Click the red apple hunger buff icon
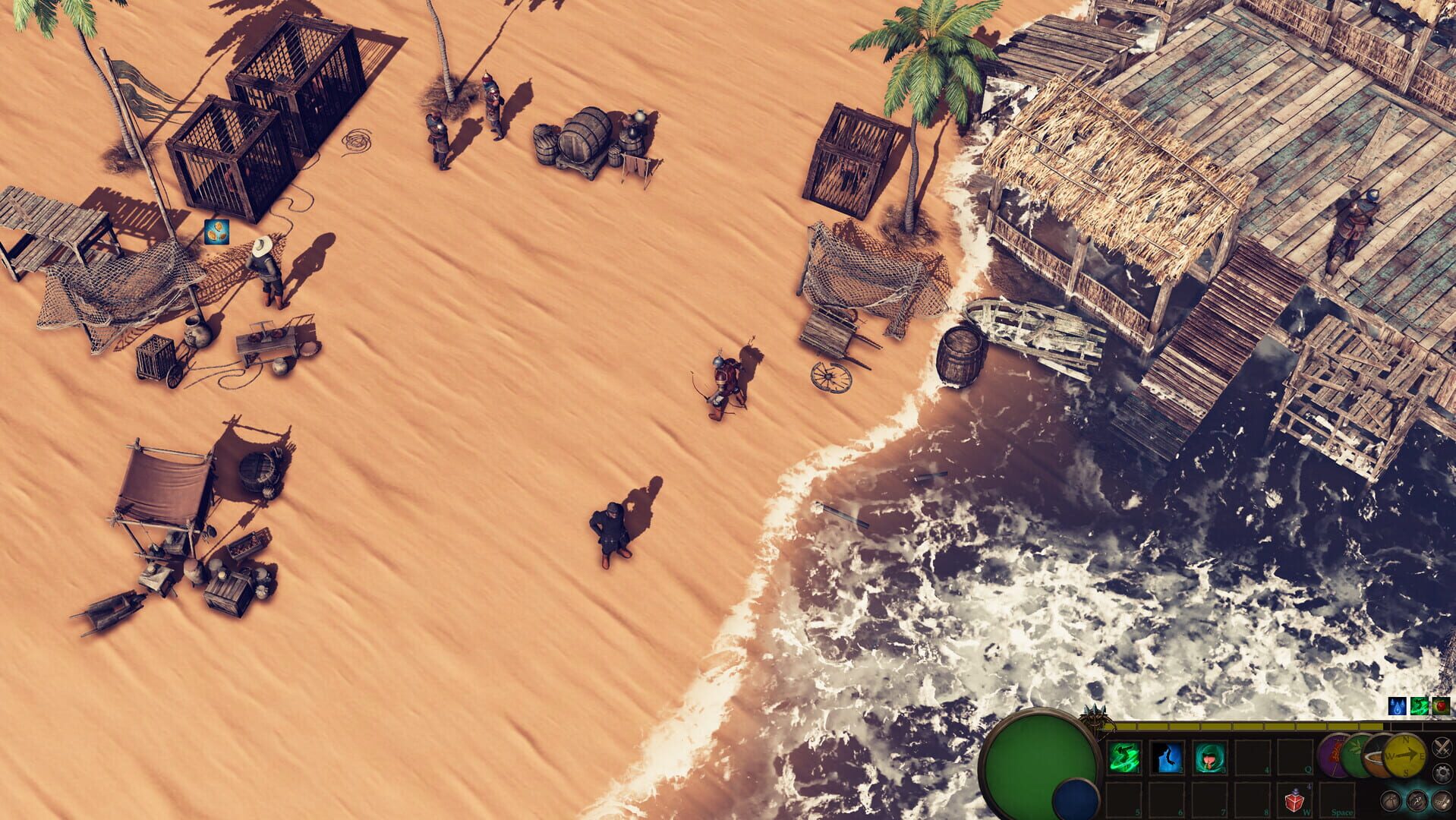 pyautogui.click(x=1441, y=706)
